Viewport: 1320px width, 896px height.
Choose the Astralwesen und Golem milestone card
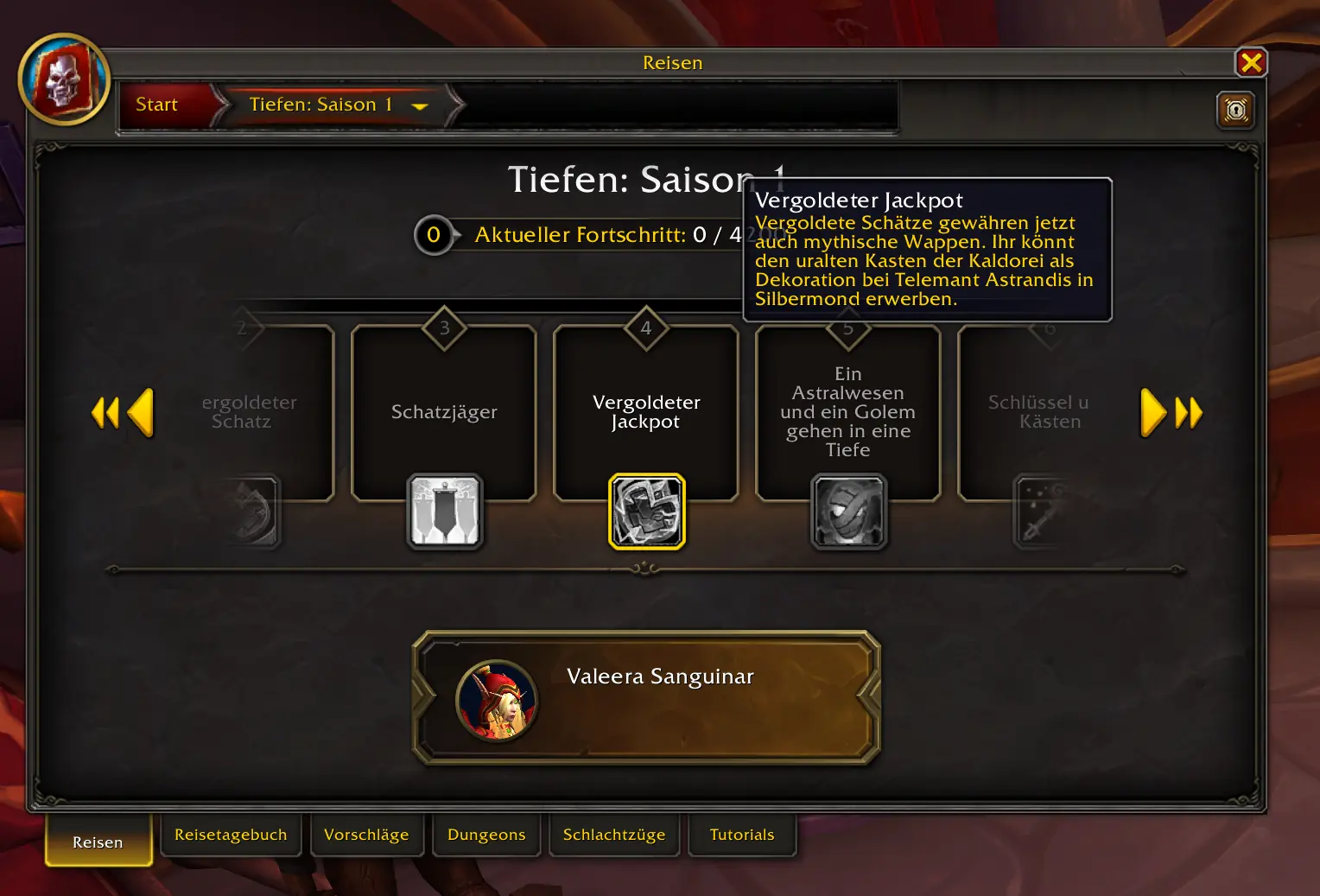click(847, 411)
